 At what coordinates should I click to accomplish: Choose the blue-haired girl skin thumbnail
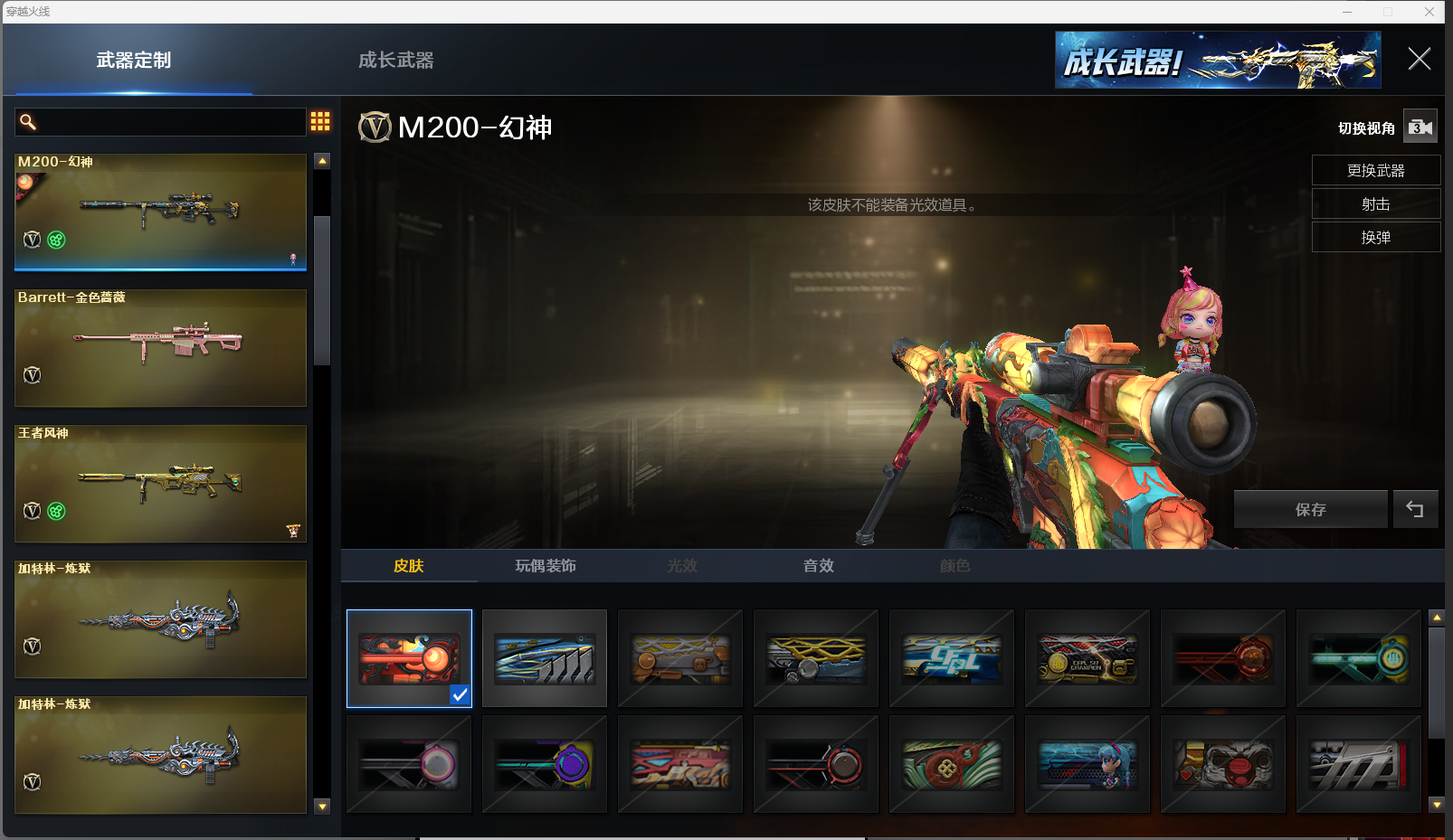point(1087,765)
